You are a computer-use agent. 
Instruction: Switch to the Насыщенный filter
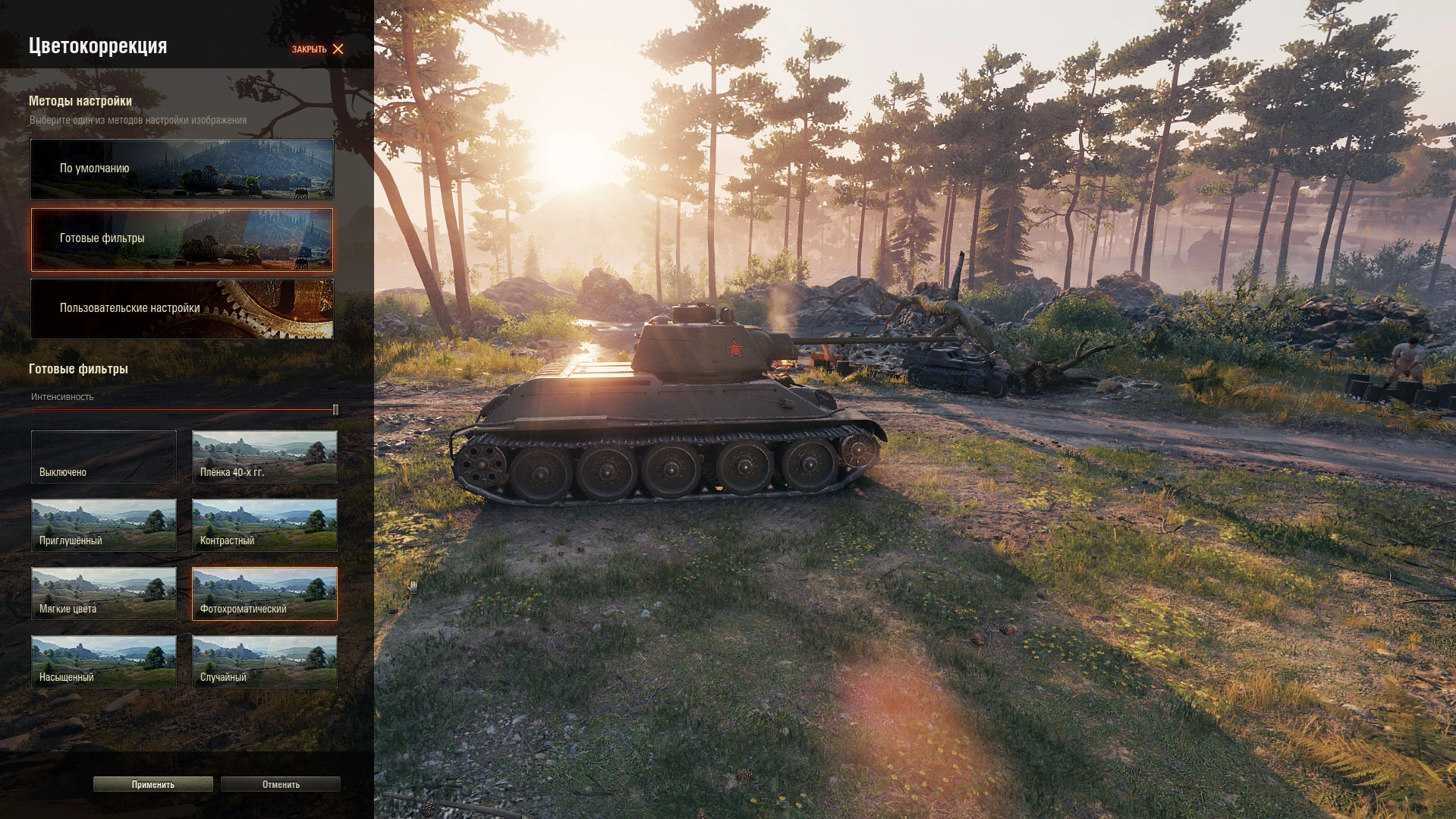[104, 662]
